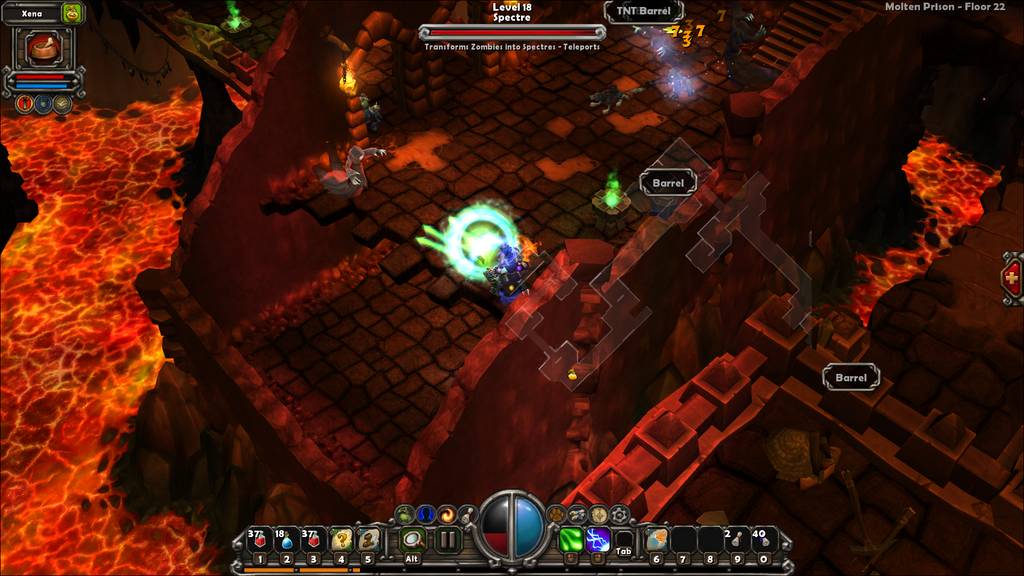
Task: Open the blue character silhouette panel
Action: pos(426,514)
